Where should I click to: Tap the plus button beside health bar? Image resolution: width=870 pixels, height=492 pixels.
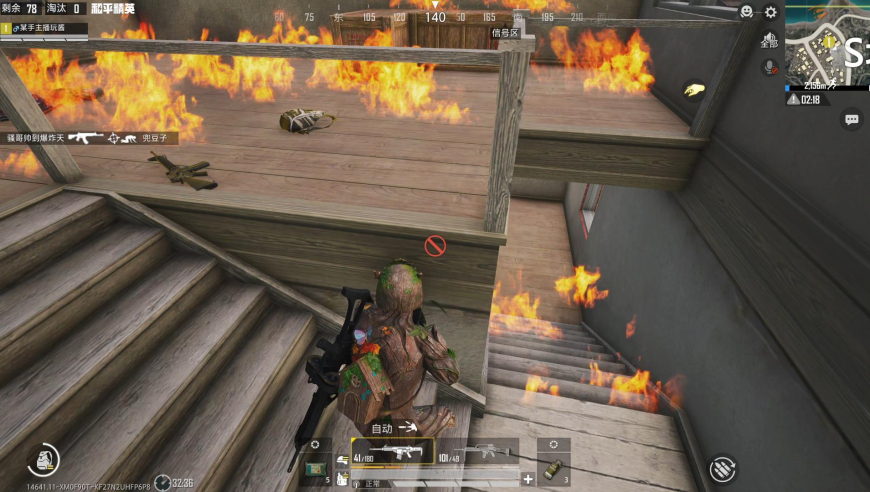(x=528, y=479)
